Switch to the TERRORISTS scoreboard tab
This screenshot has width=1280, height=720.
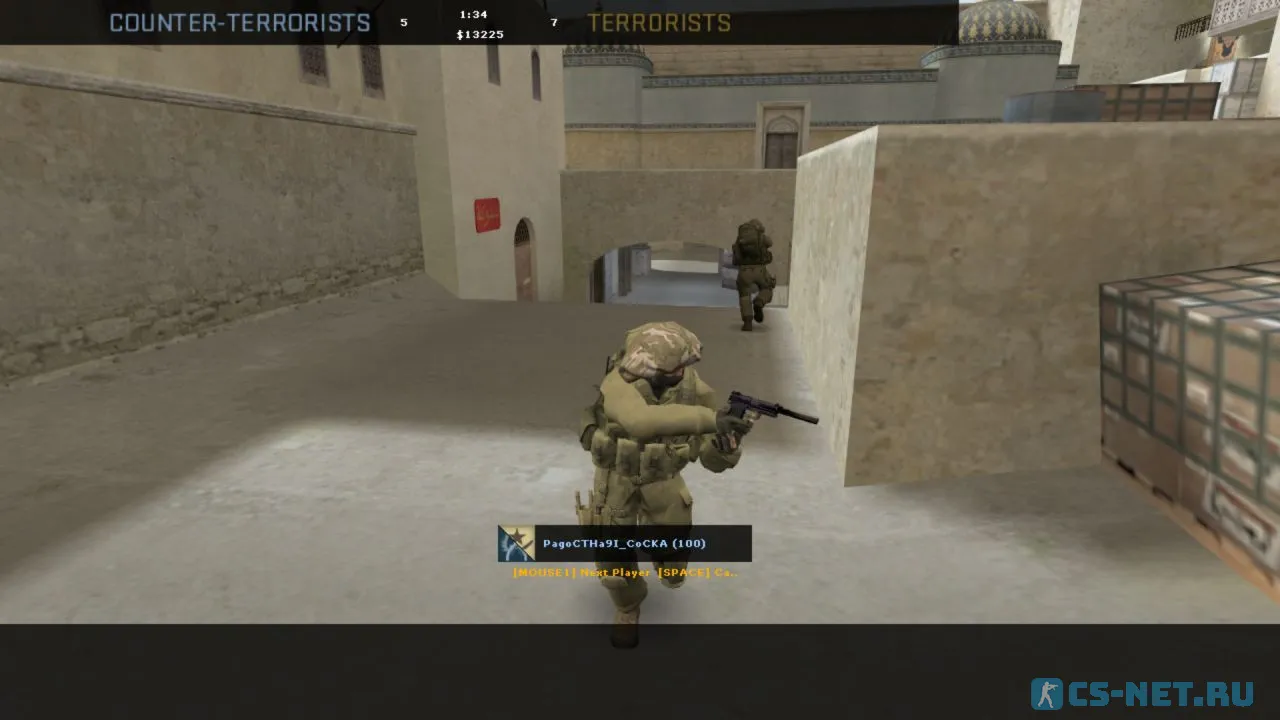[x=660, y=22]
